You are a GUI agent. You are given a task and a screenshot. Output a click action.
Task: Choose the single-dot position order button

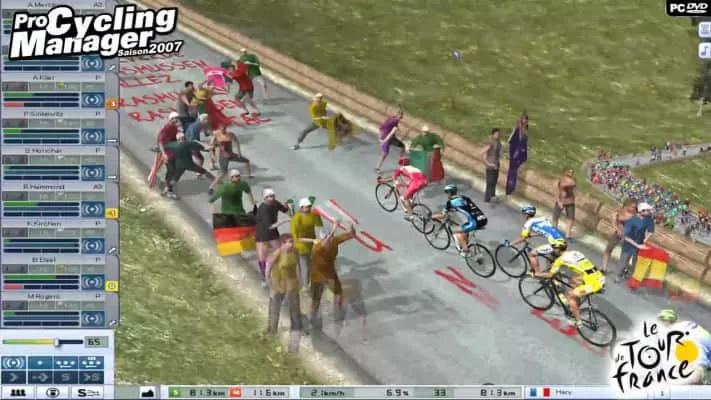pyautogui.click(x=40, y=361)
